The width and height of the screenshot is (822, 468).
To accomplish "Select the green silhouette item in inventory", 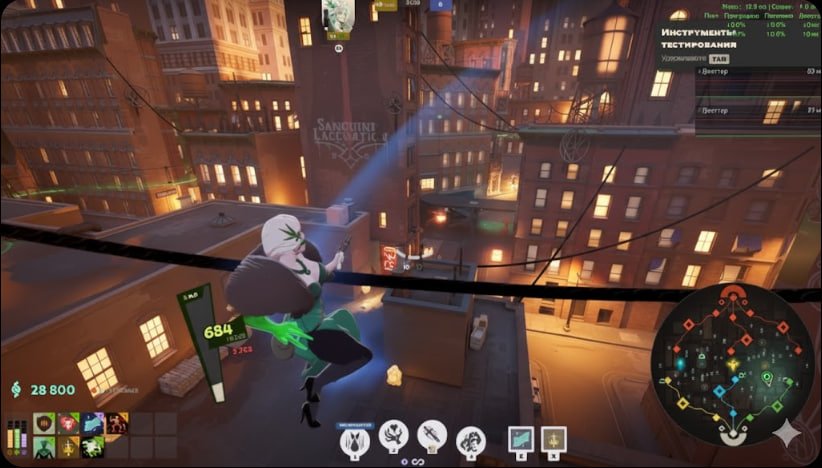I will (x=45, y=447).
